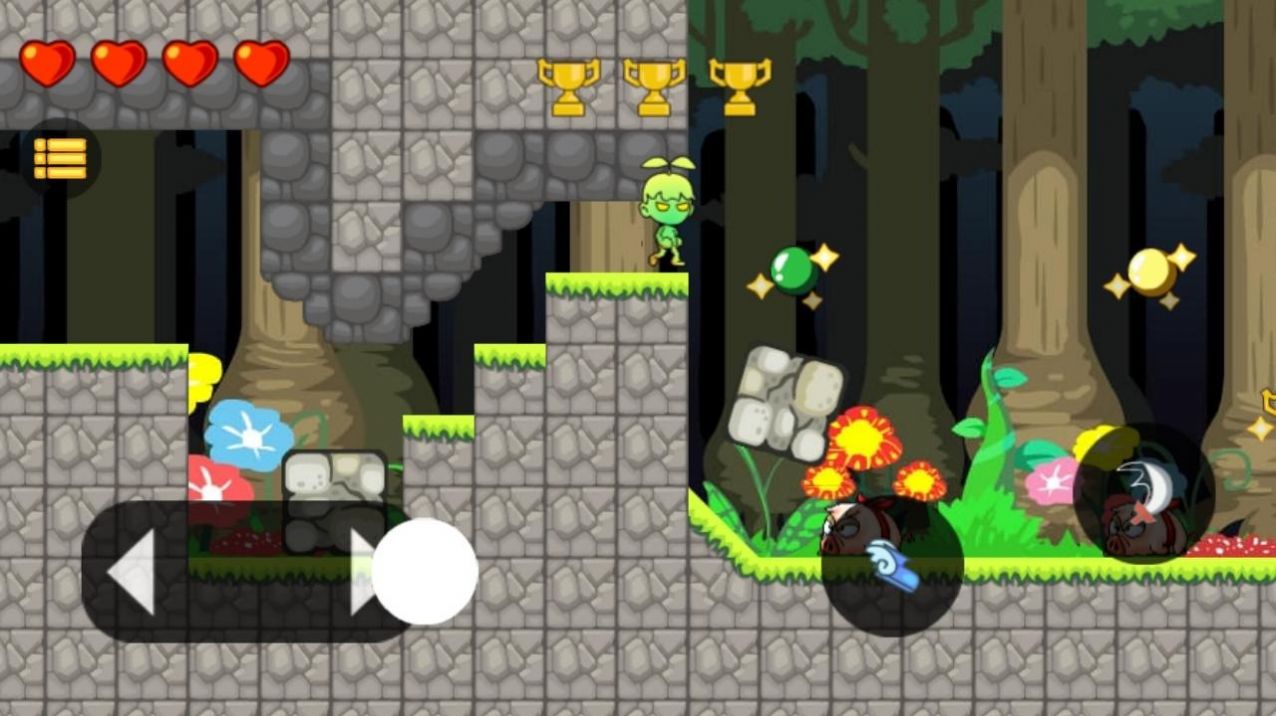
Task: Tap the right arrow movement button
Action: click(x=362, y=572)
